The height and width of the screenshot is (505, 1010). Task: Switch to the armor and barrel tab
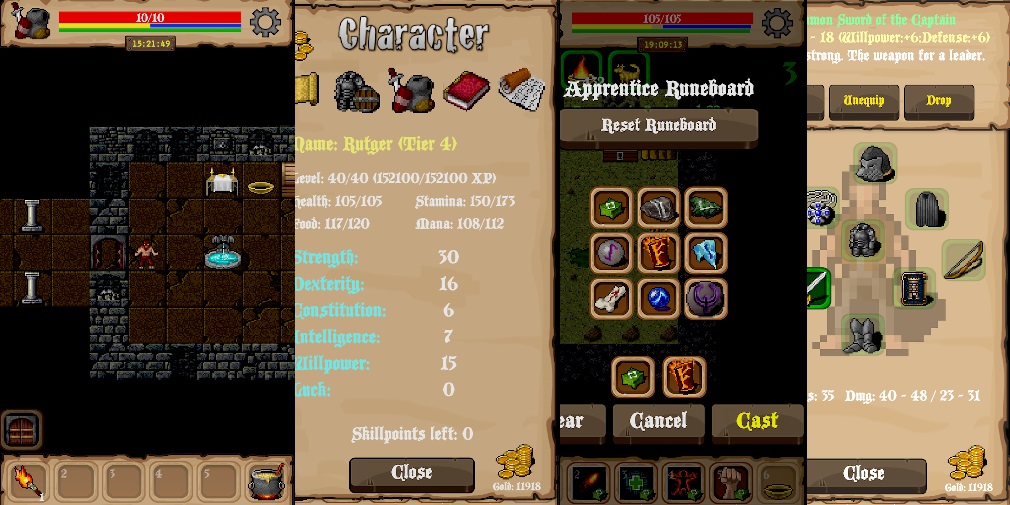coord(356,92)
